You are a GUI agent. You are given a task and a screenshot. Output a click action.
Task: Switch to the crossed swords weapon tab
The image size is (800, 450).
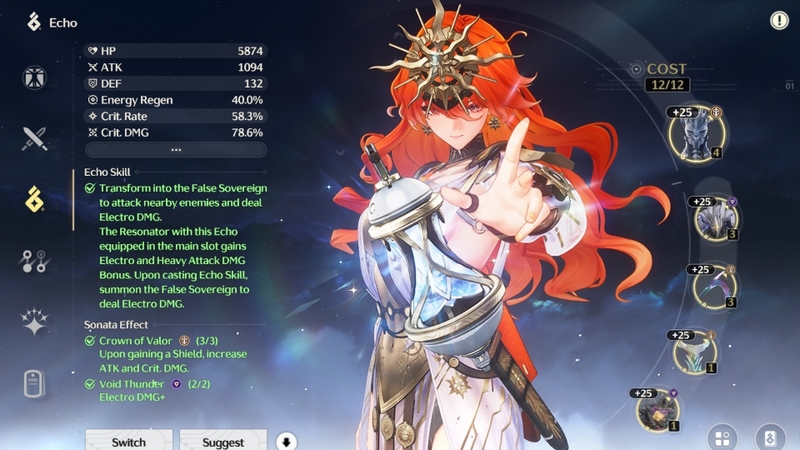35,138
